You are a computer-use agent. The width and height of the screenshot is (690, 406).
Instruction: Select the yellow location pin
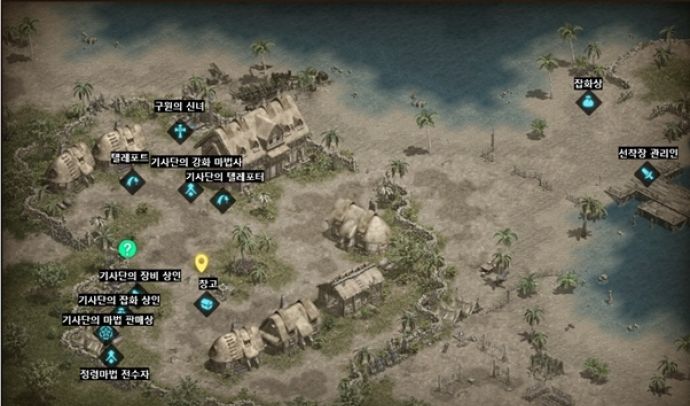pyautogui.click(x=201, y=264)
